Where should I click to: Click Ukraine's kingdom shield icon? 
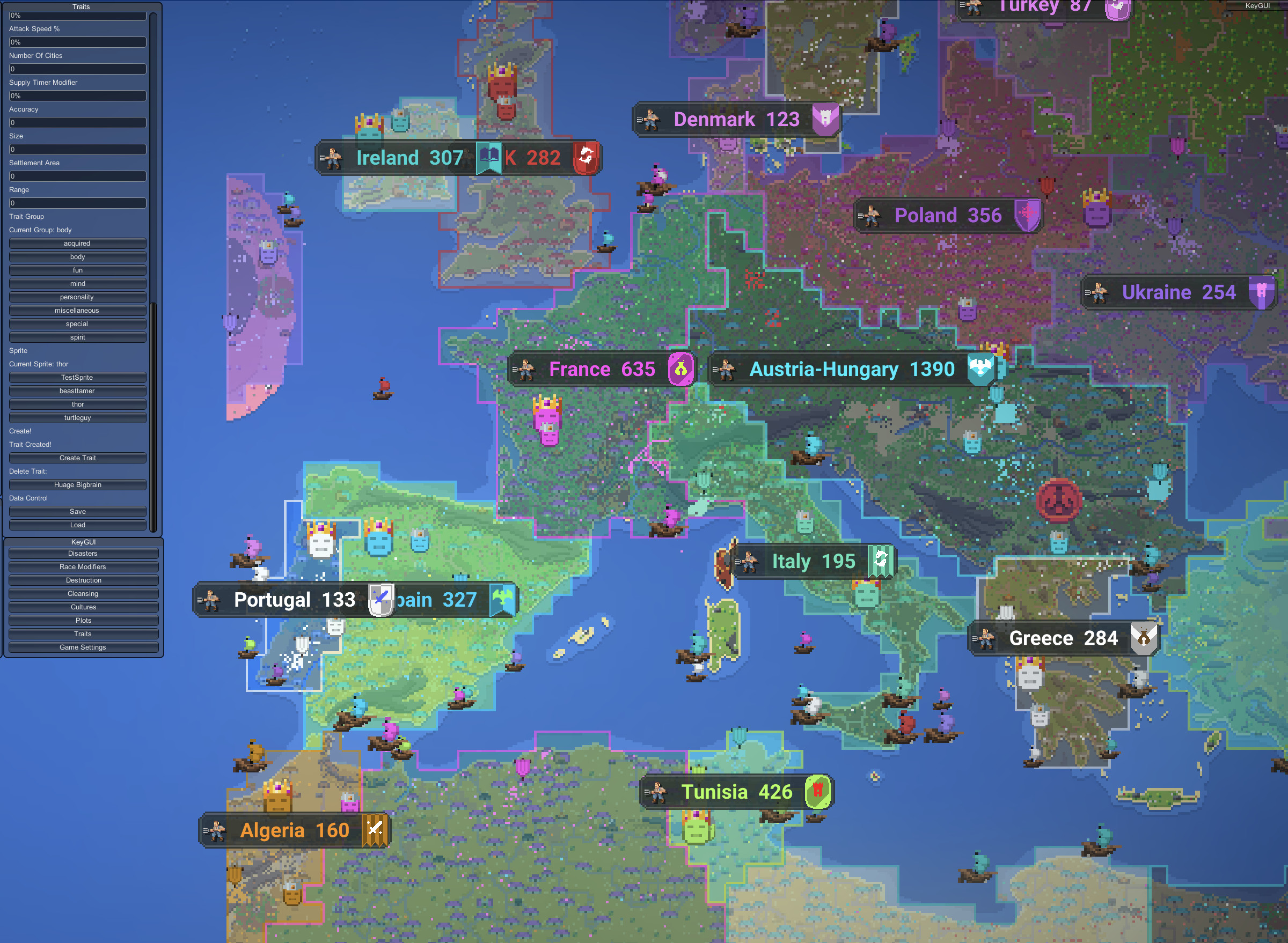(x=1263, y=292)
